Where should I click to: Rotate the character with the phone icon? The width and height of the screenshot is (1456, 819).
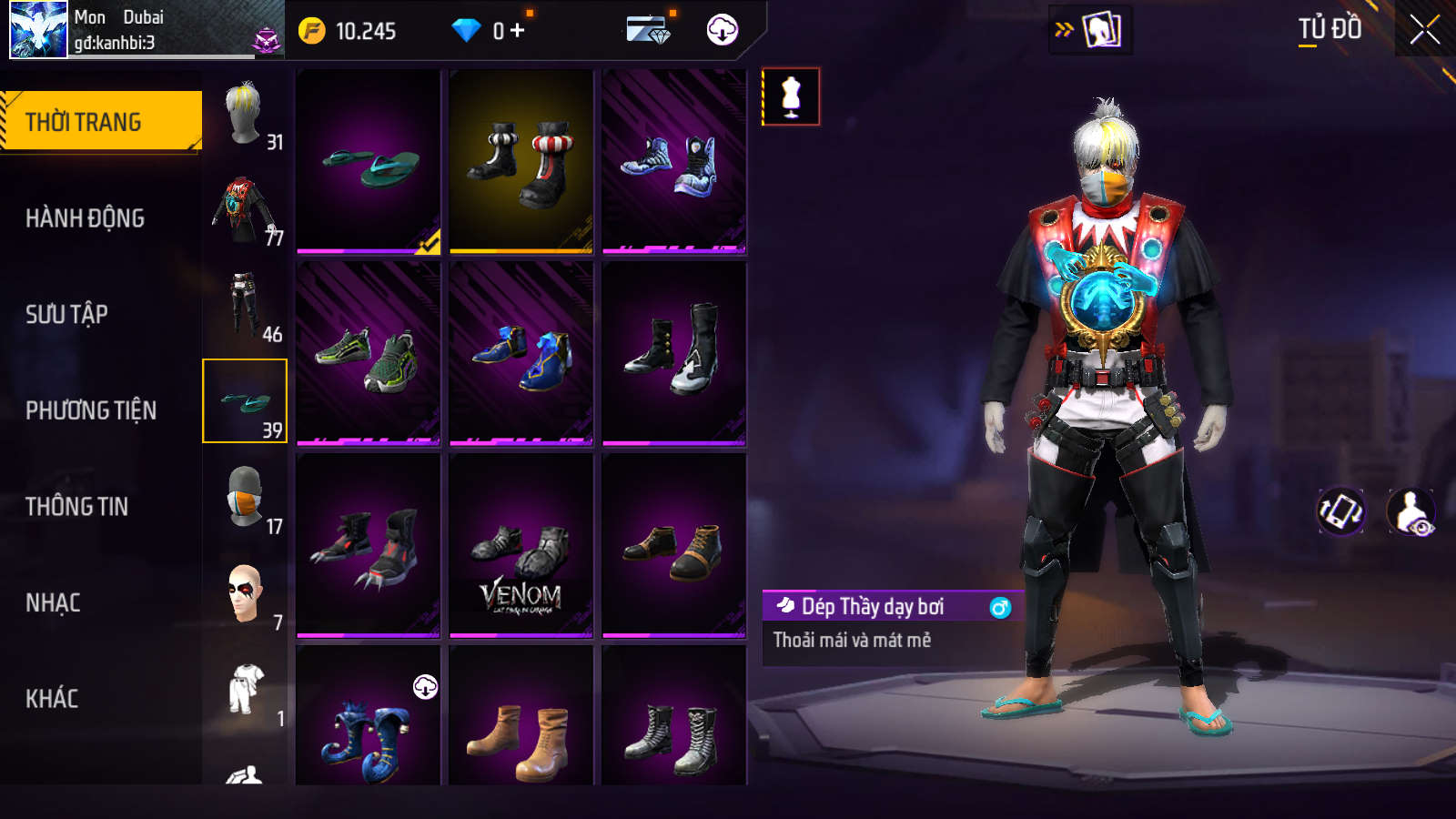pyautogui.click(x=1341, y=511)
